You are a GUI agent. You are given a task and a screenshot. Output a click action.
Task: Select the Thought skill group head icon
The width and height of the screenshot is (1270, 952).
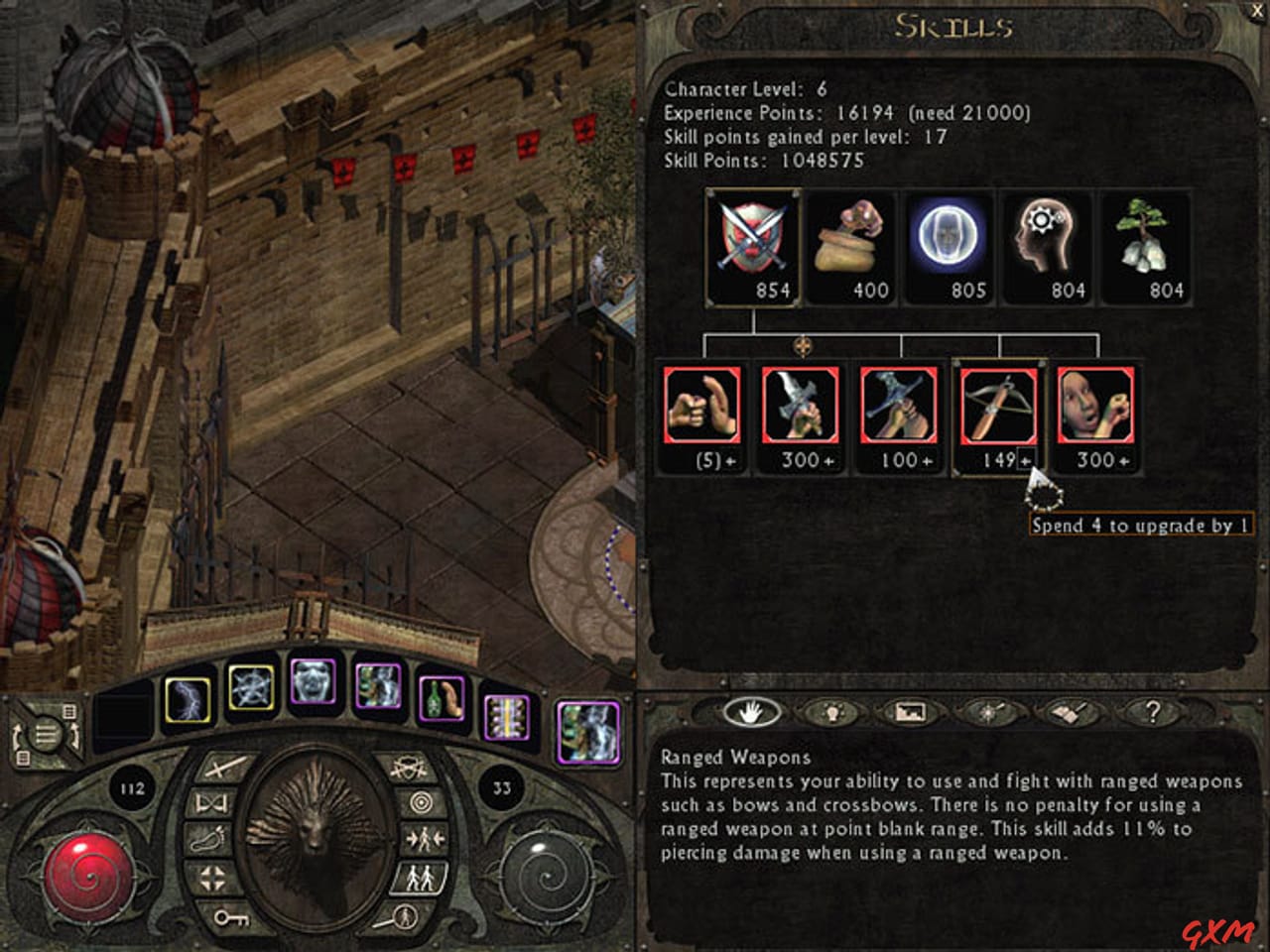(x=1049, y=245)
